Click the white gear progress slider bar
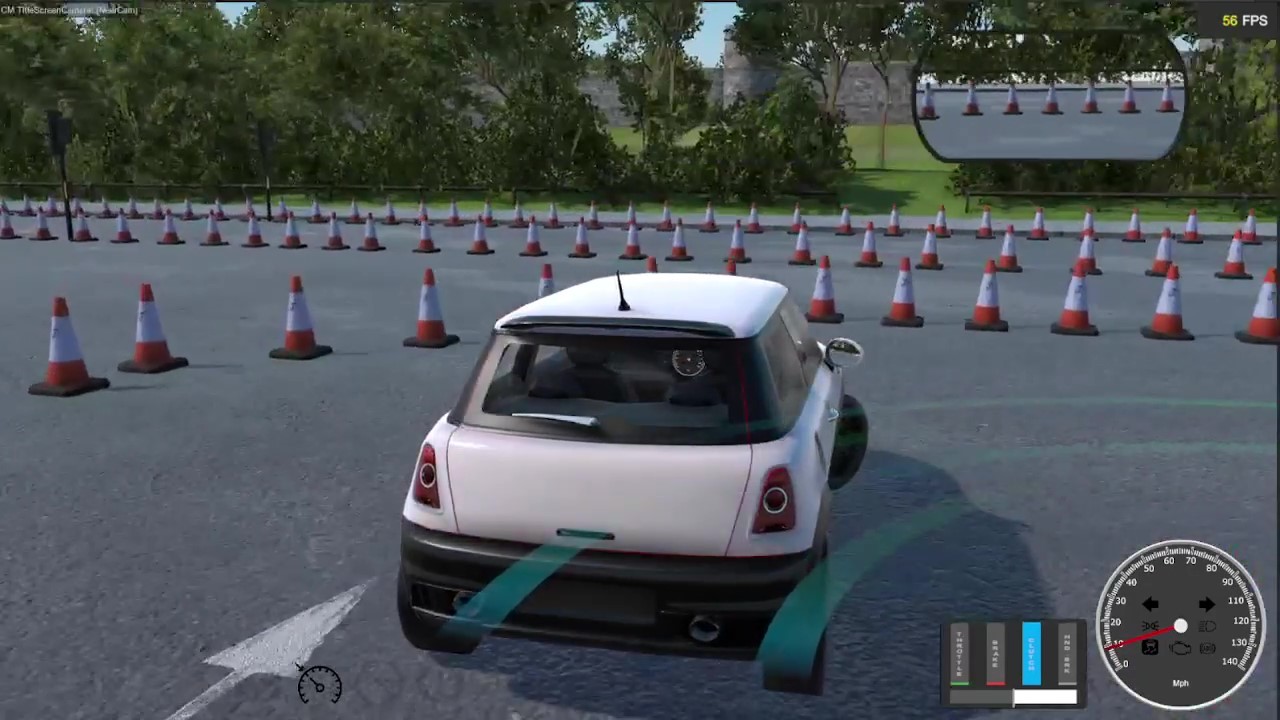The width and height of the screenshot is (1280, 720). (x=1045, y=696)
